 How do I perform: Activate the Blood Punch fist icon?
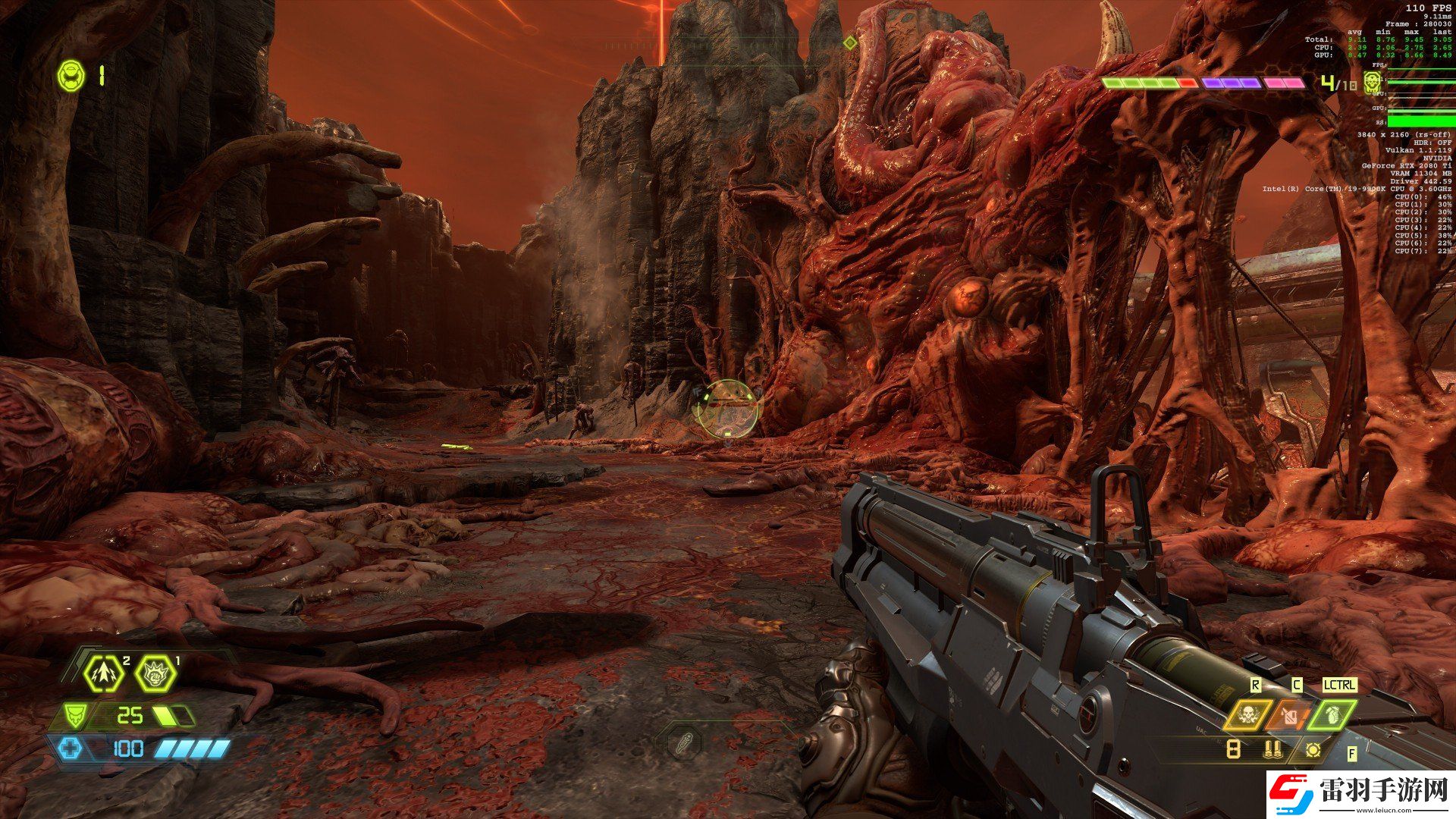coord(155,673)
